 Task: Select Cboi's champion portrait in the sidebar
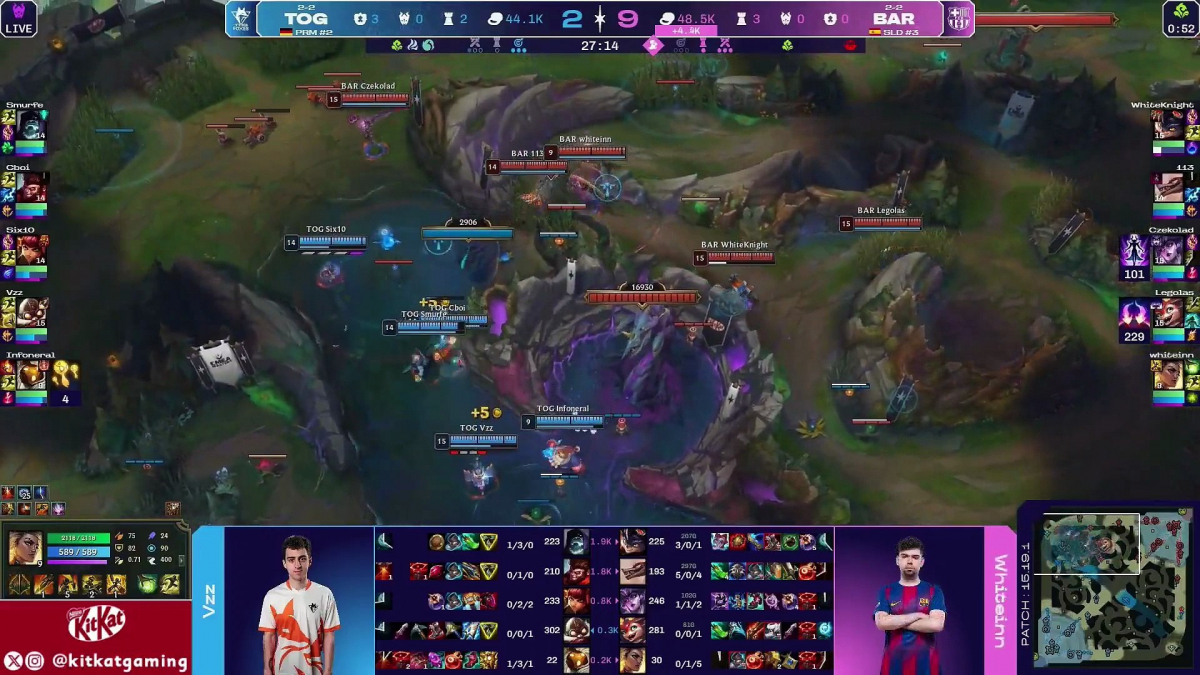point(30,187)
